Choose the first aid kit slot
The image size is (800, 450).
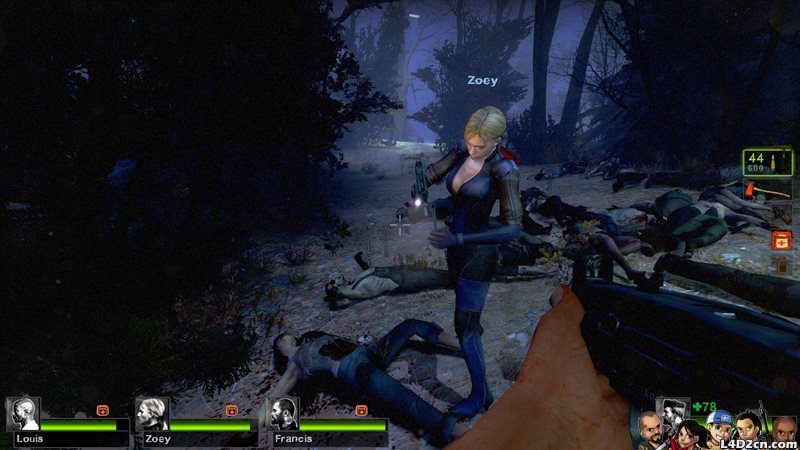[x=780, y=240]
